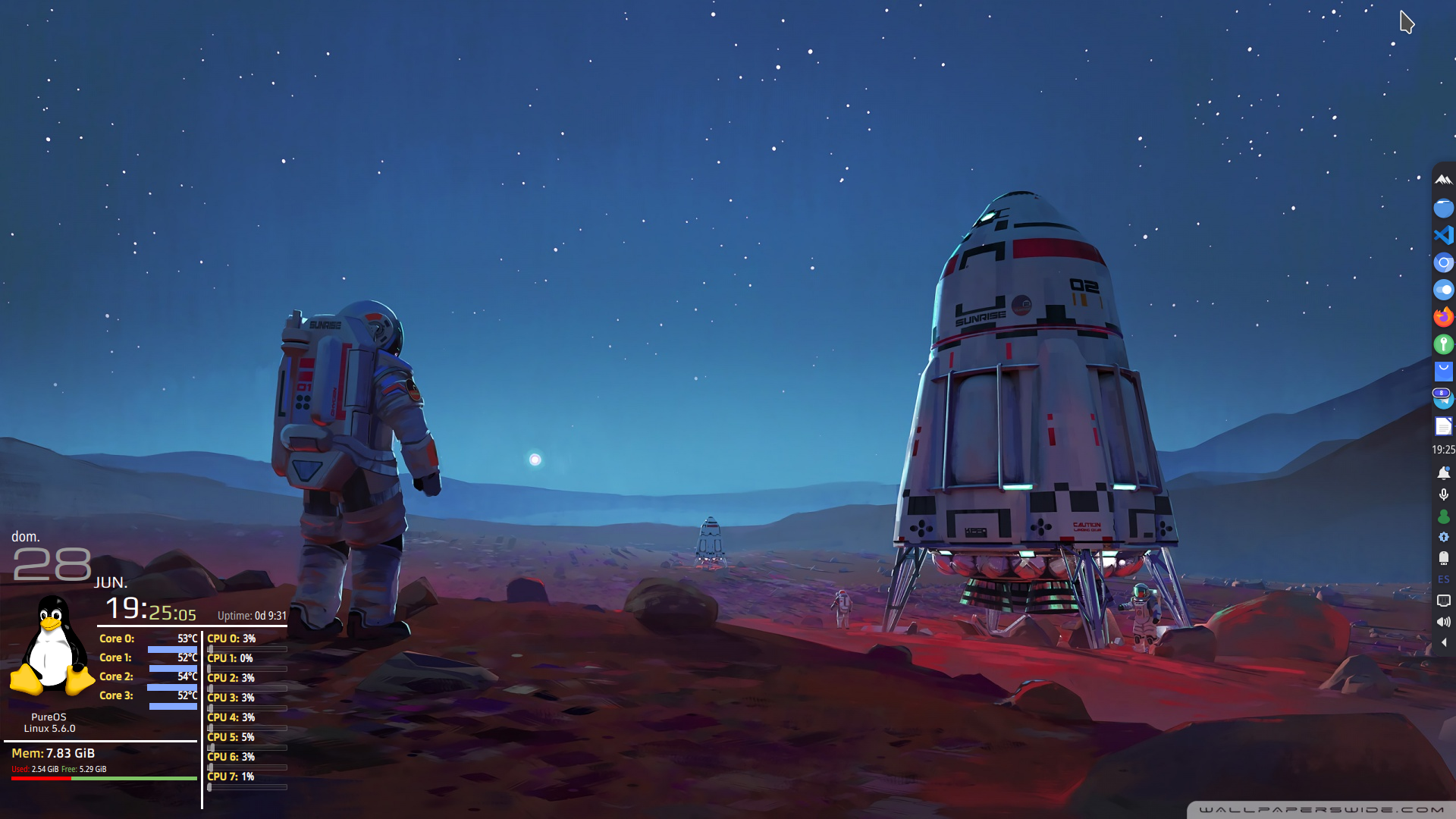Click the green user figure tray icon
The image size is (1456, 819).
(x=1443, y=516)
